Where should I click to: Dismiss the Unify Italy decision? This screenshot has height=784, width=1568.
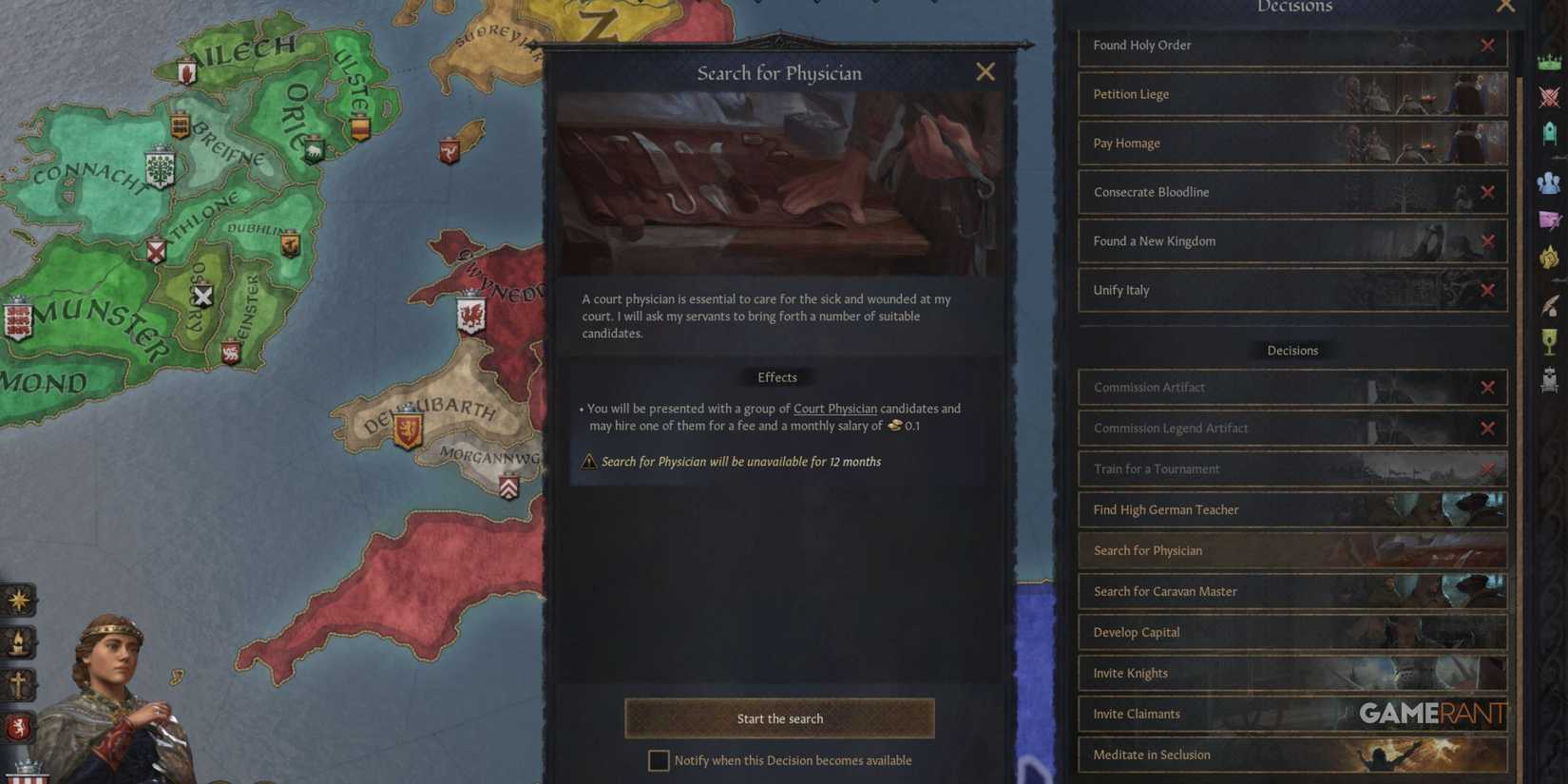[1489, 290]
